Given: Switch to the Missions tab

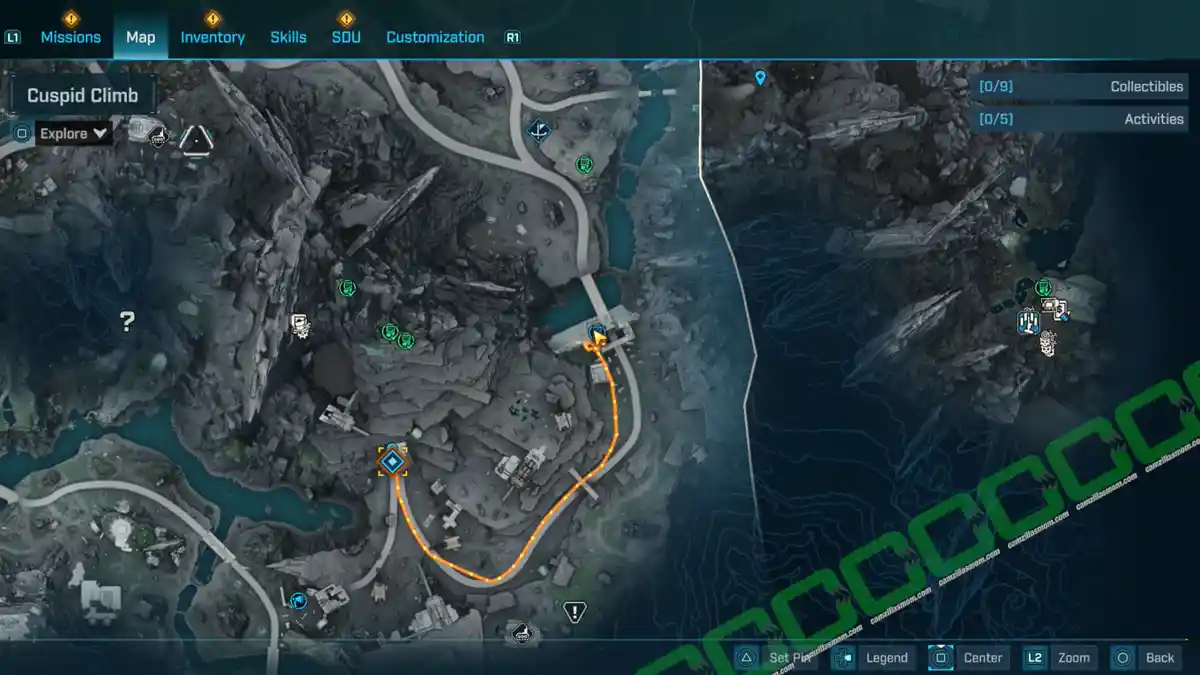Looking at the screenshot, I should [x=70, y=37].
